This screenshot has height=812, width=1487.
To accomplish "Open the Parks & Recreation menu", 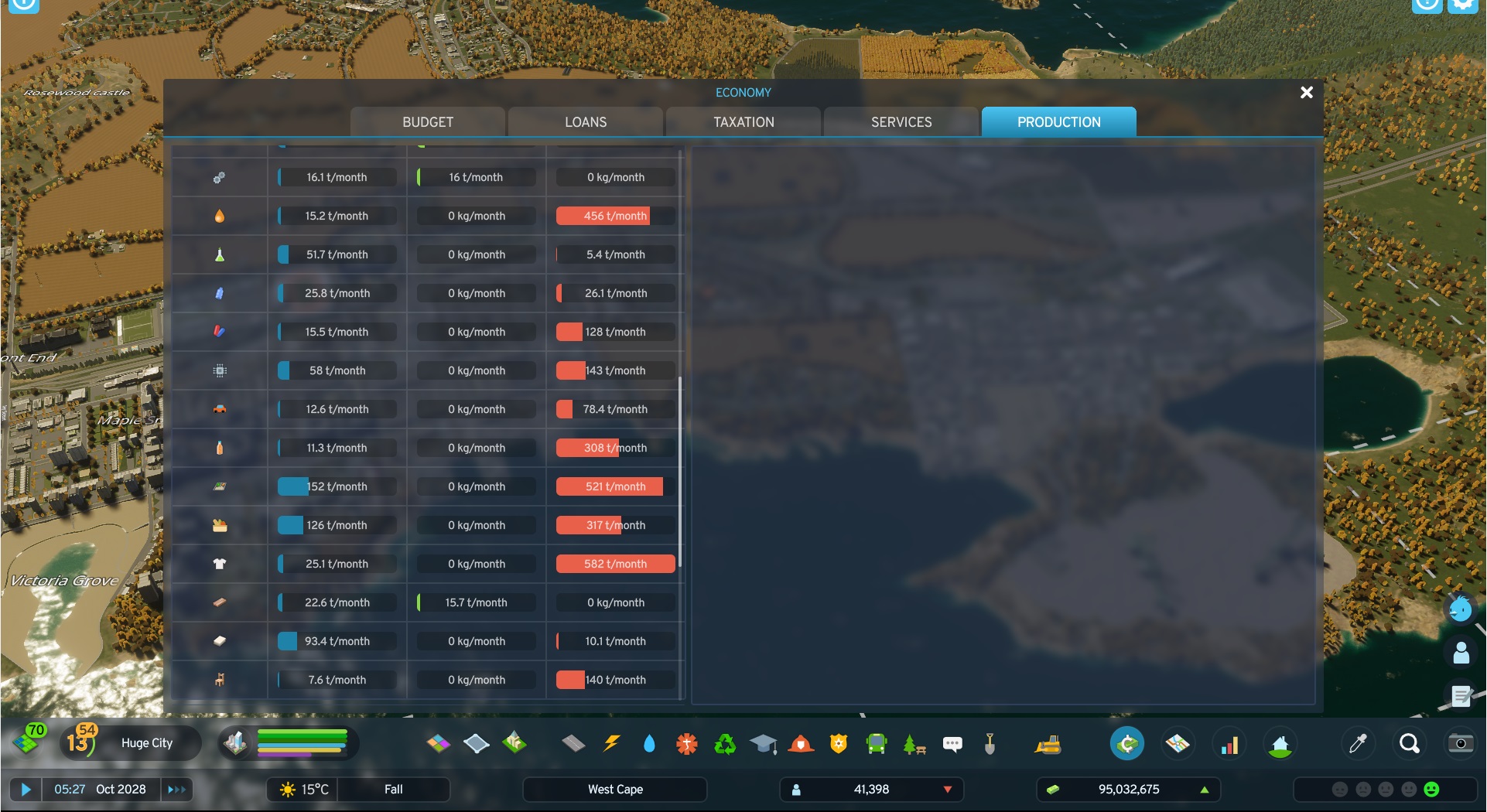I will pyautogui.click(x=914, y=743).
